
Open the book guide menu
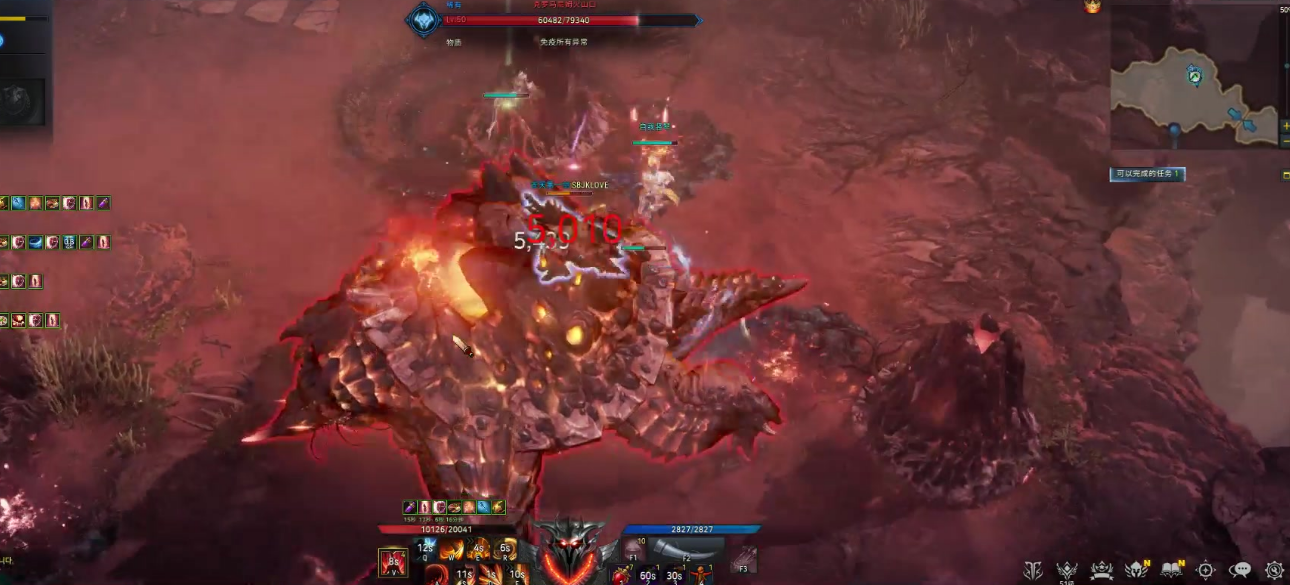pyautogui.click(x=1172, y=570)
